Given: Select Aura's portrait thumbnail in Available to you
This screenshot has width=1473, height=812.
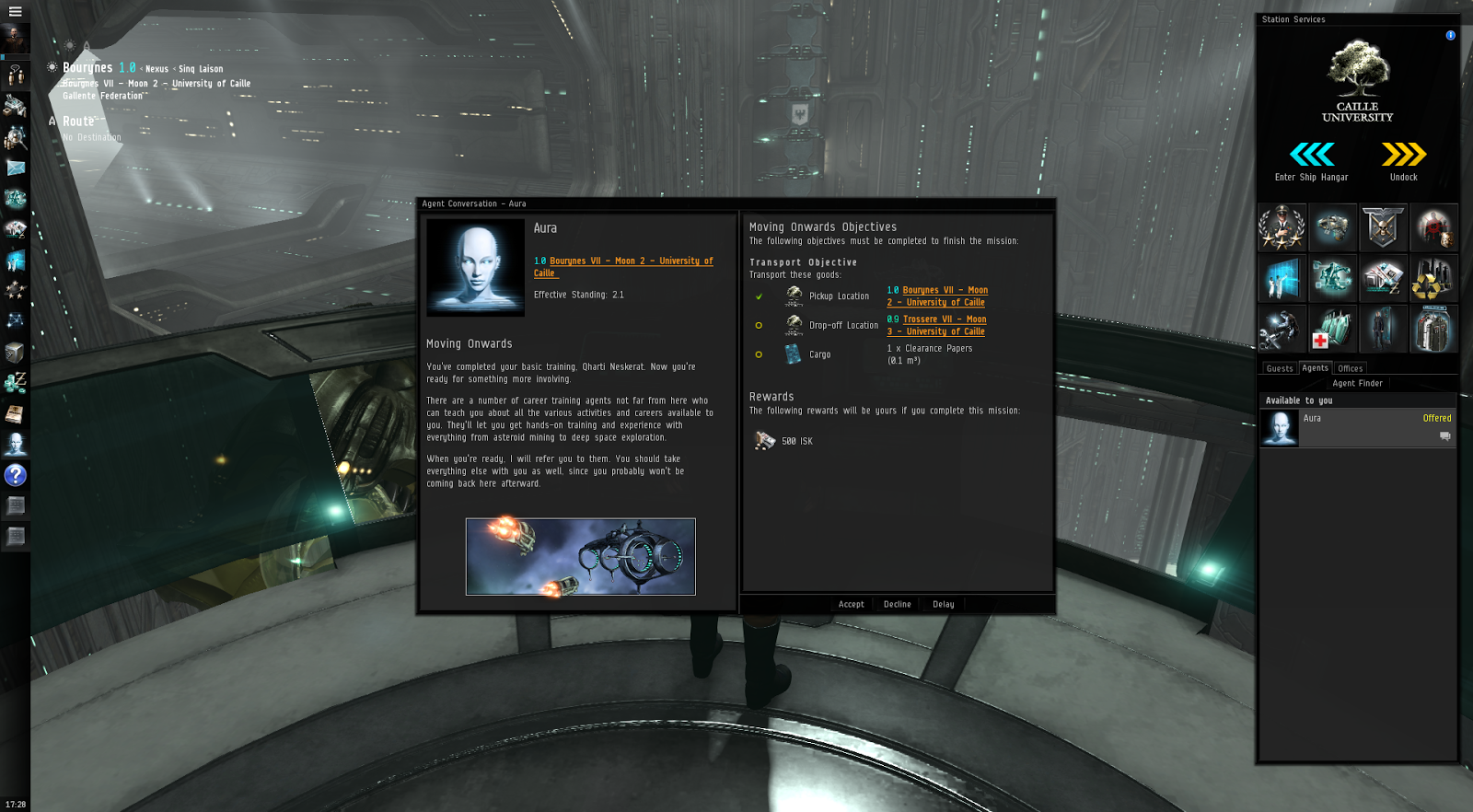Looking at the screenshot, I should 1279,427.
